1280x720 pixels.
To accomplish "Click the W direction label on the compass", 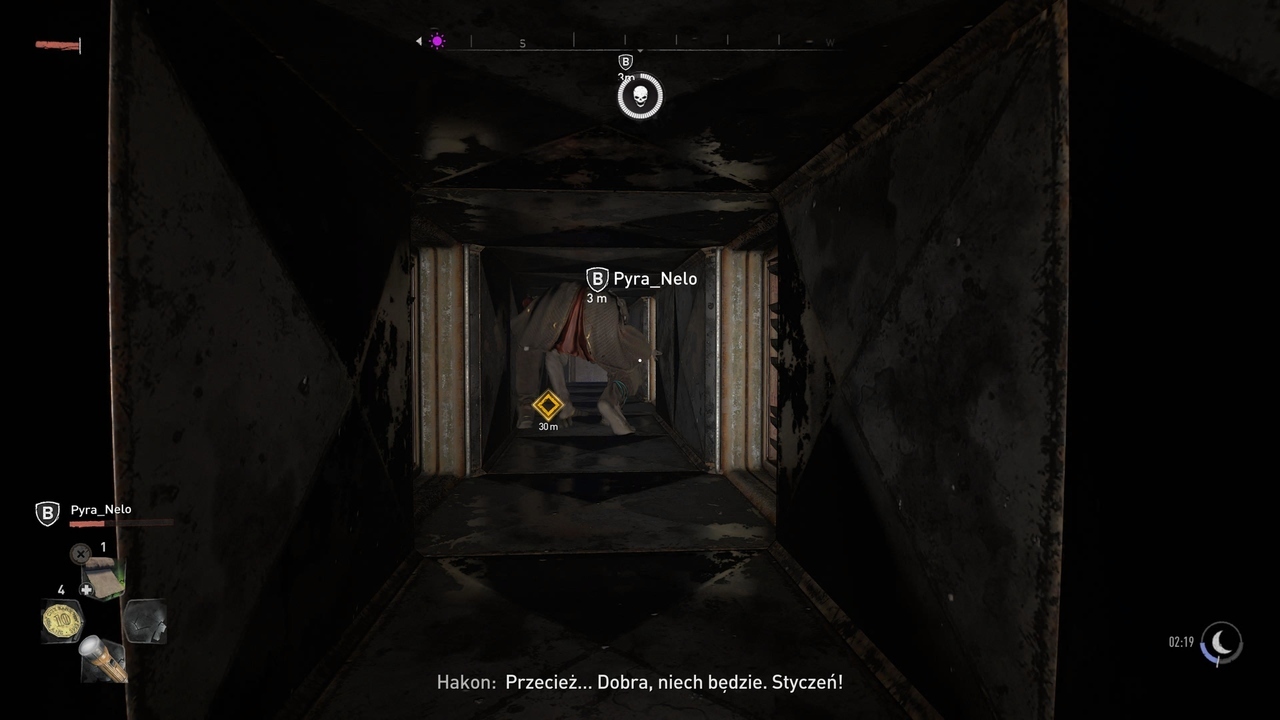I will pyautogui.click(x=829, y=42).
